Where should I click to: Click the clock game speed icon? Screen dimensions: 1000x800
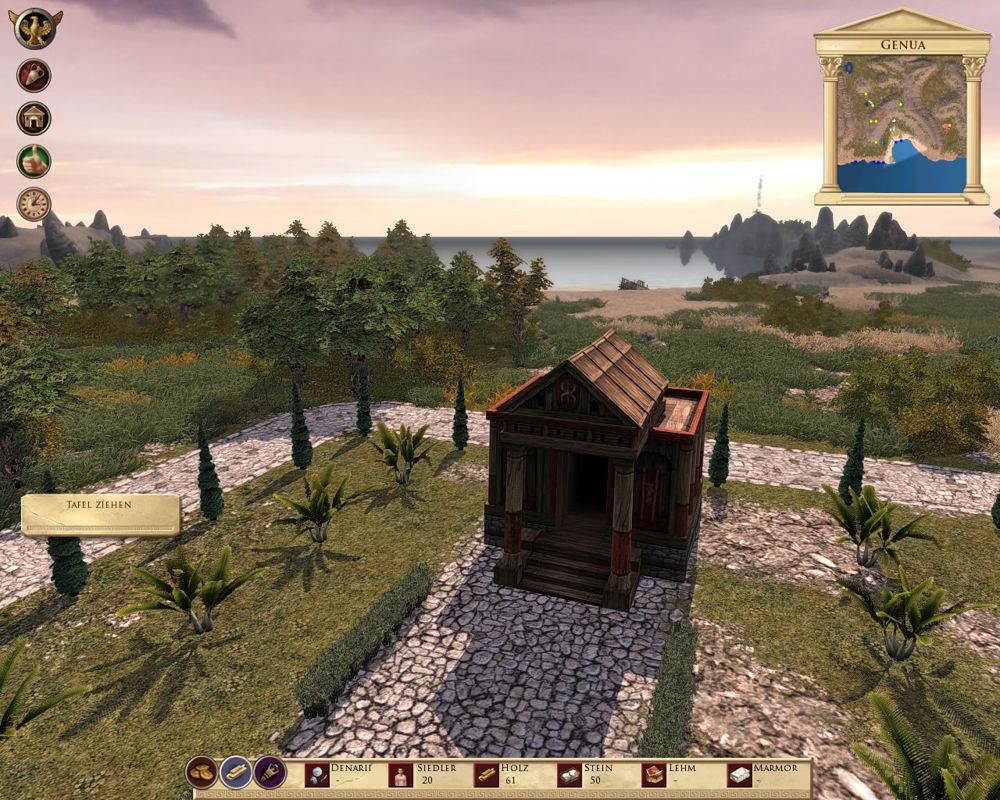34,204
